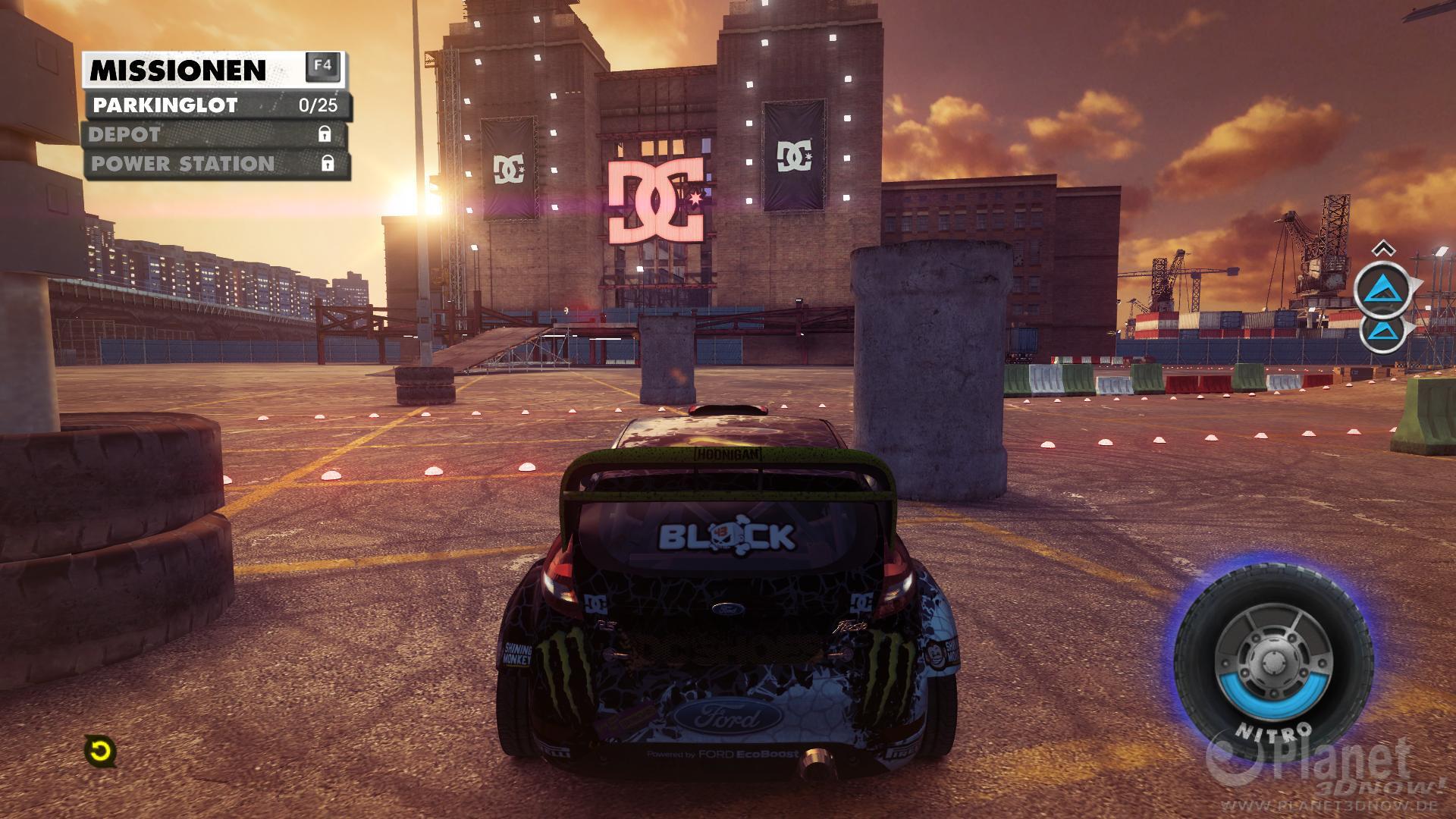The image size is (1456, 819).
Task: Select the upper blue triangle indicator
Action: coord(1383,289)
